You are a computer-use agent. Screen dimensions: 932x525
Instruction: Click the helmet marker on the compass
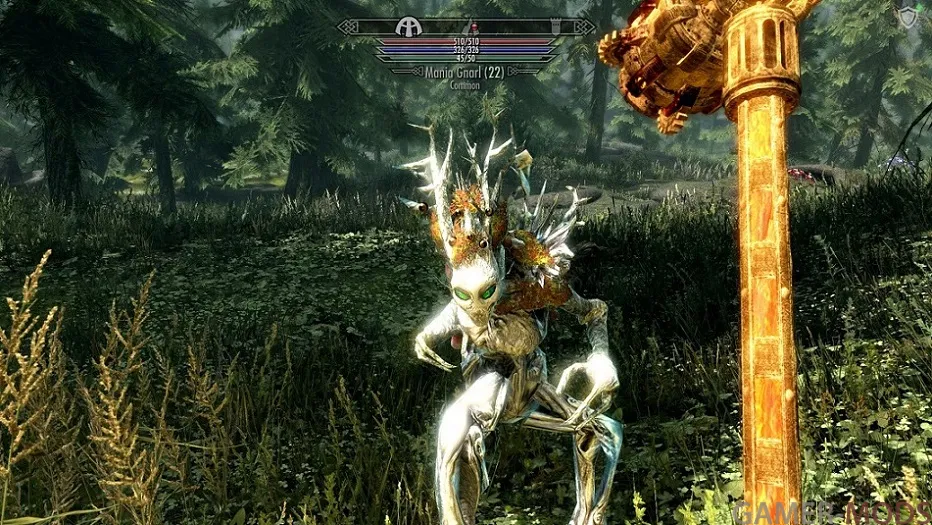(x=408, y=27)
